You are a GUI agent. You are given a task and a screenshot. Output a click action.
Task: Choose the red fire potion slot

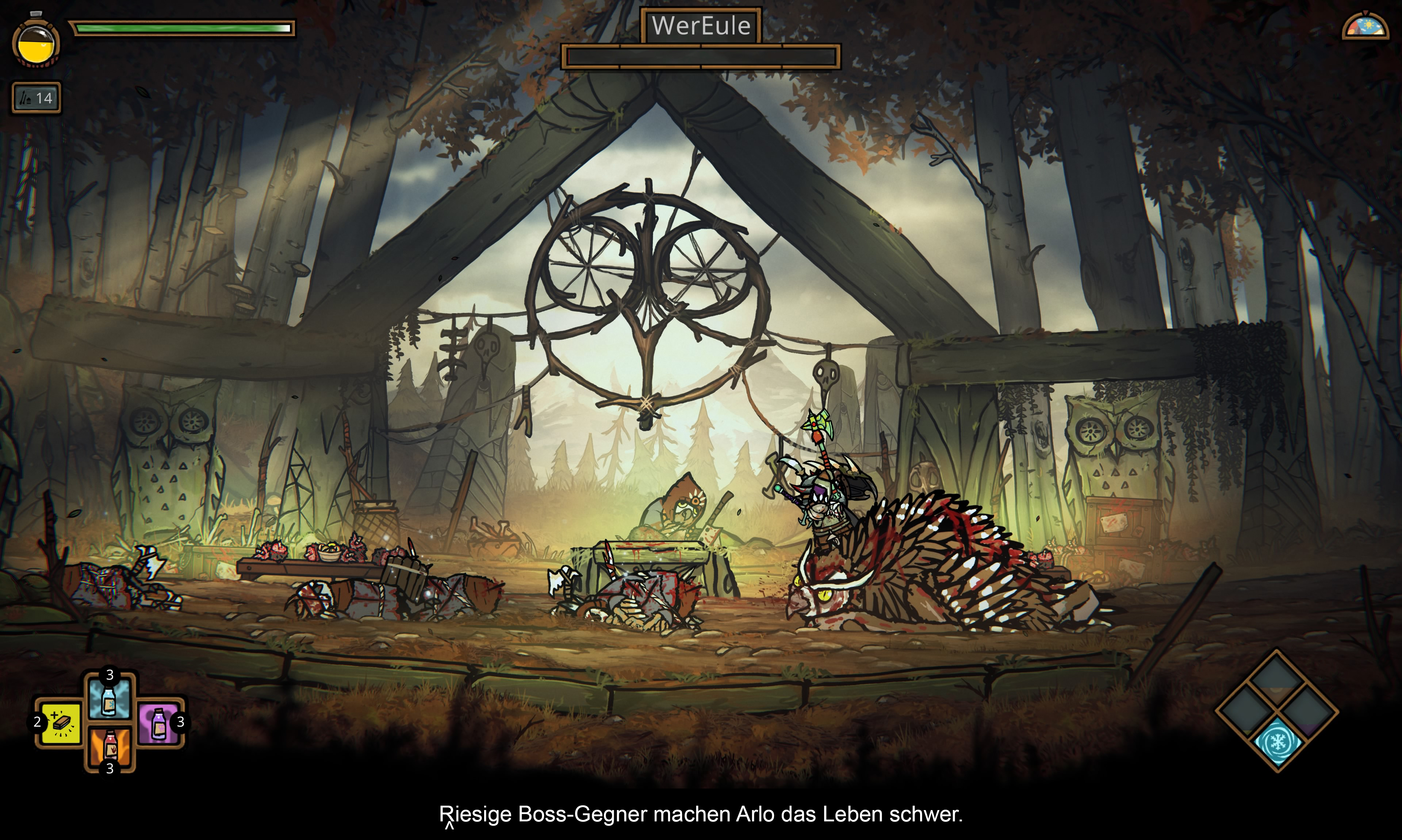pyautogui.click(x=109, y=747)
